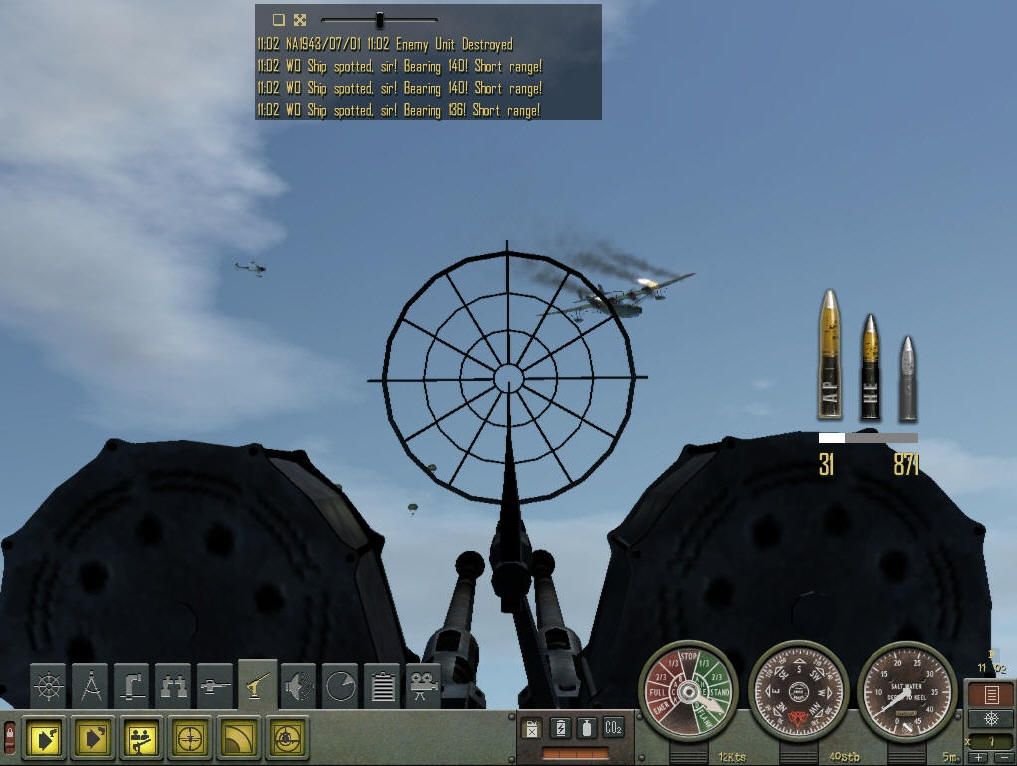Switch to the deck gun station

pyautogui.click(x=215, y=687)
